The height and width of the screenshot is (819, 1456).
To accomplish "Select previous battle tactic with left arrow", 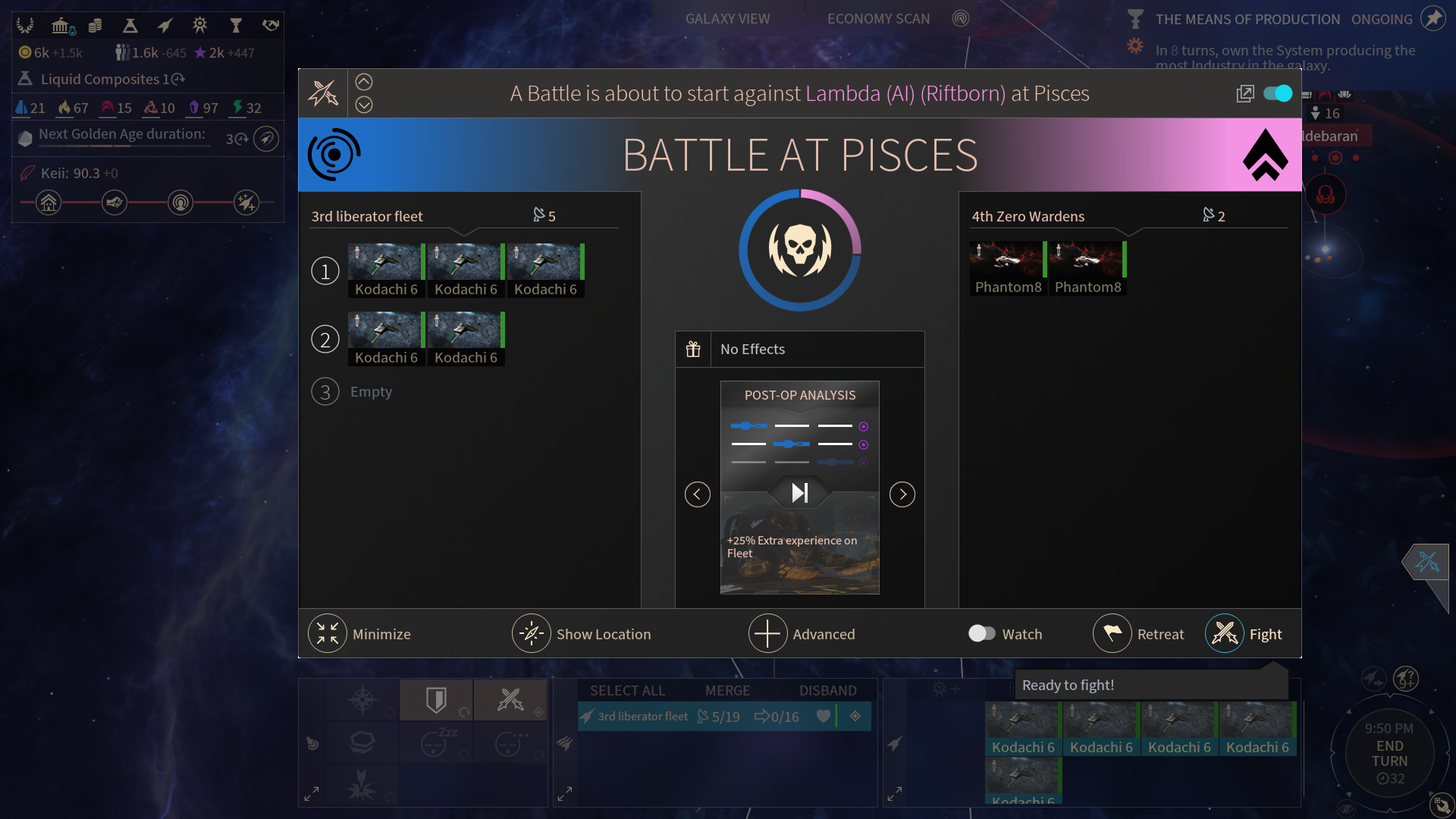I will 698,494.
